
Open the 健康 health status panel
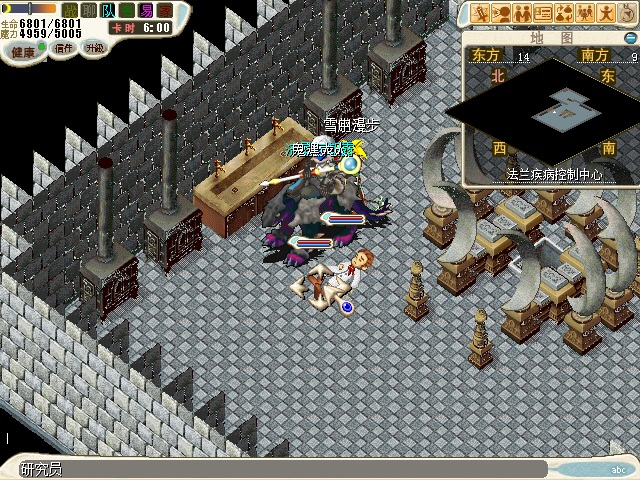tap(24, 50)
